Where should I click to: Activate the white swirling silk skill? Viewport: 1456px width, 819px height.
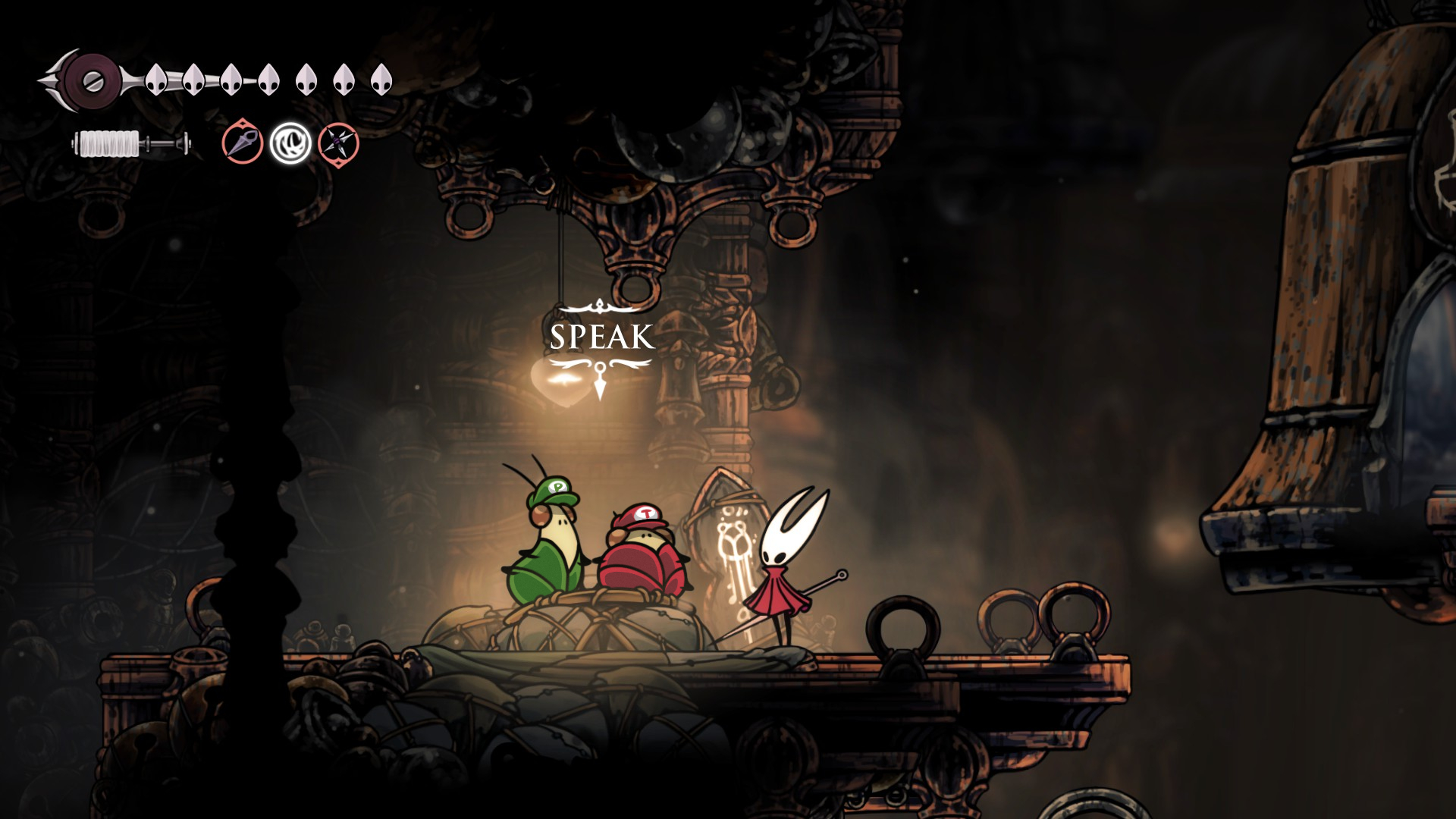(290, 143)
